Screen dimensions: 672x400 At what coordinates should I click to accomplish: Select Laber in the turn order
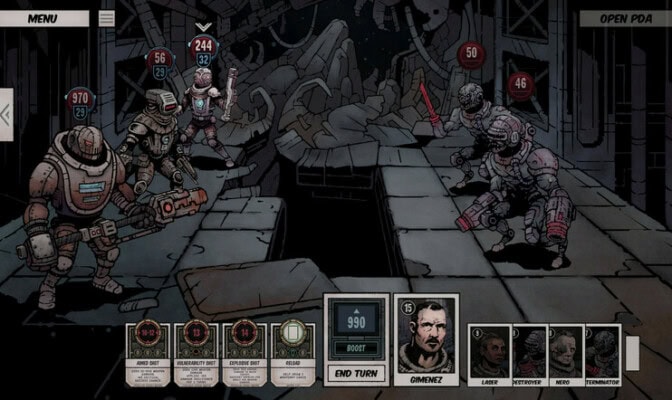[491, 353]
